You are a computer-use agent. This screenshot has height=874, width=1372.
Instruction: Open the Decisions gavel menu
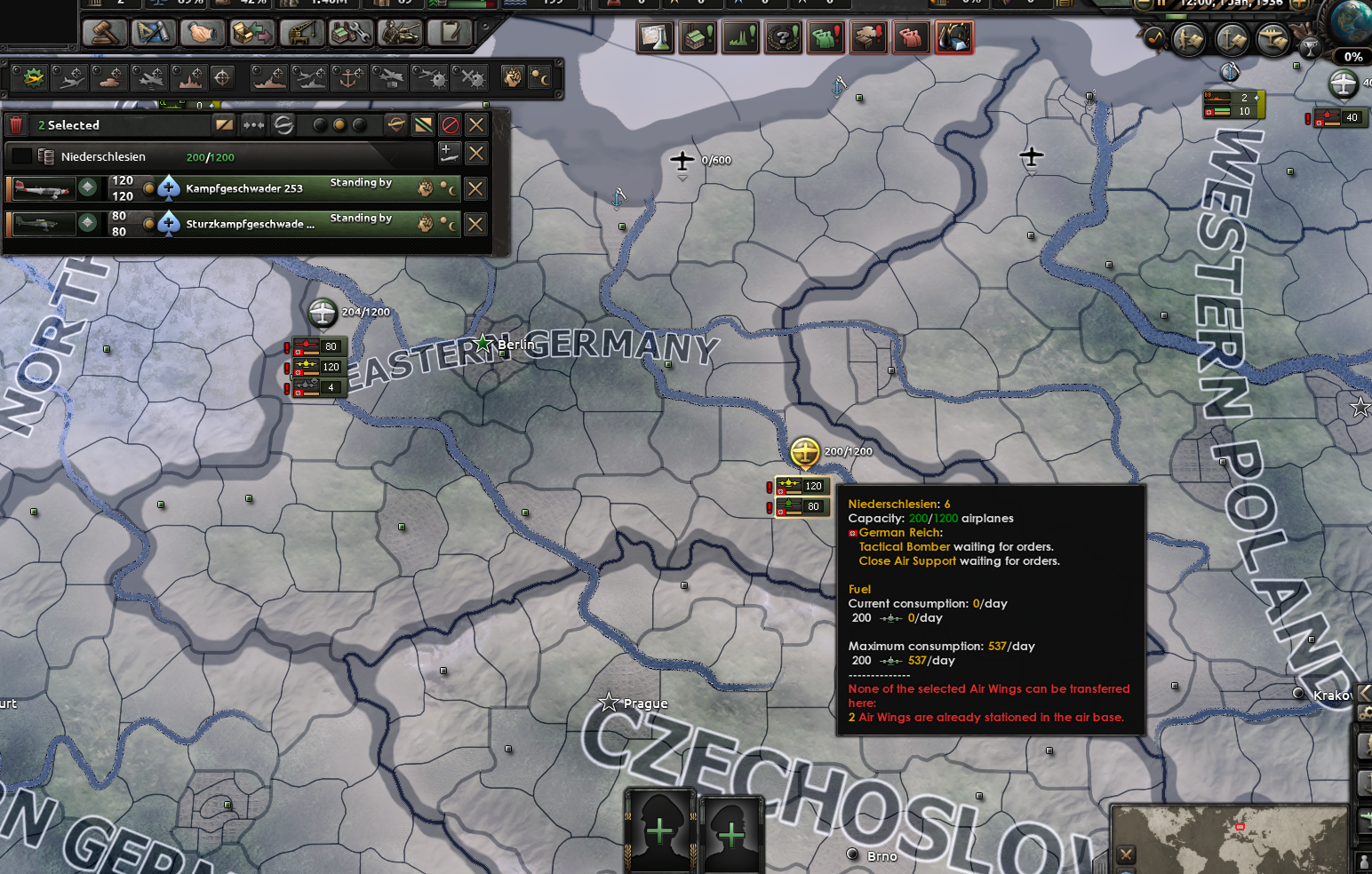click(x=104, y=33)
